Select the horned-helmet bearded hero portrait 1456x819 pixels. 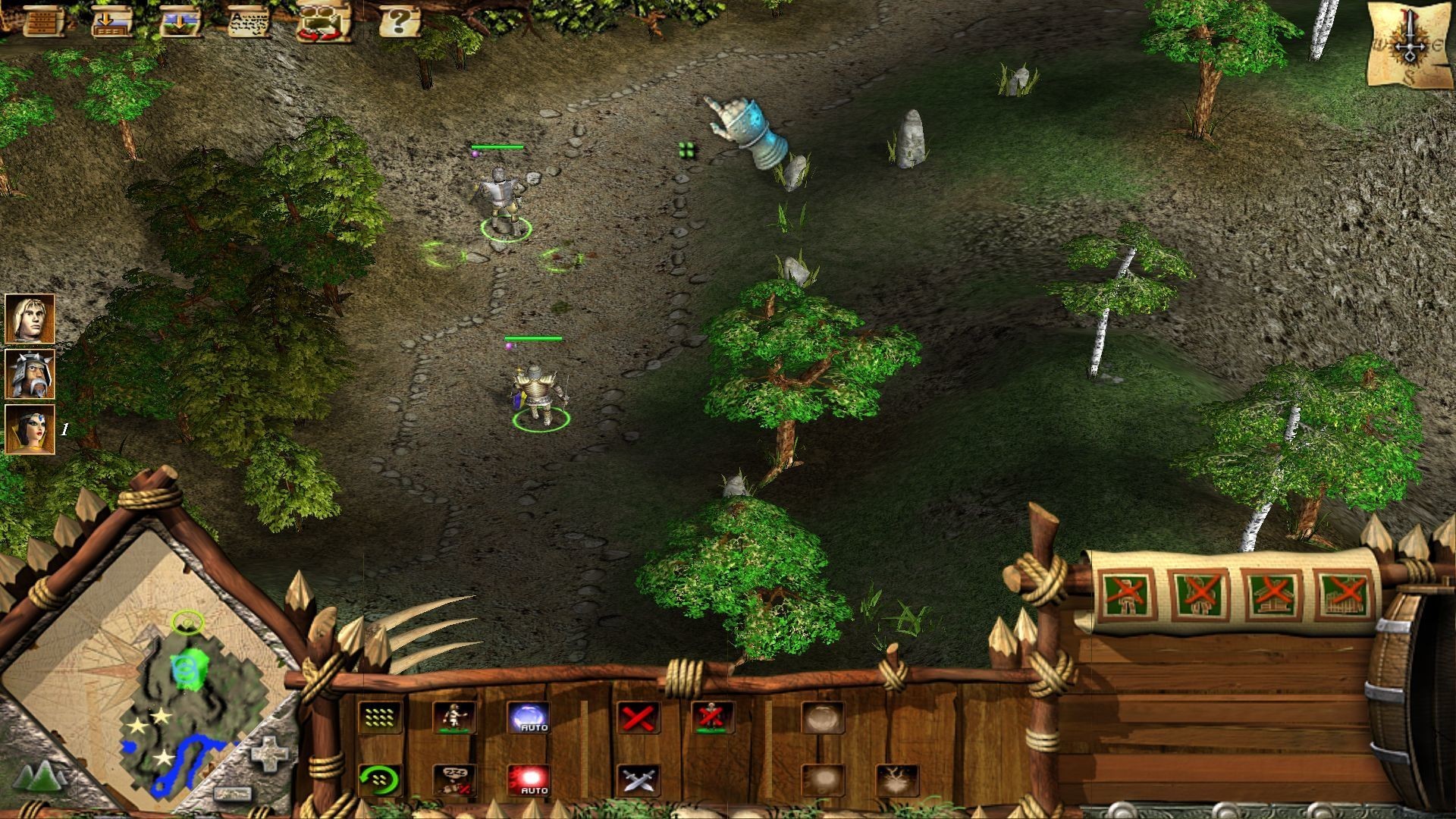(30, 374)
